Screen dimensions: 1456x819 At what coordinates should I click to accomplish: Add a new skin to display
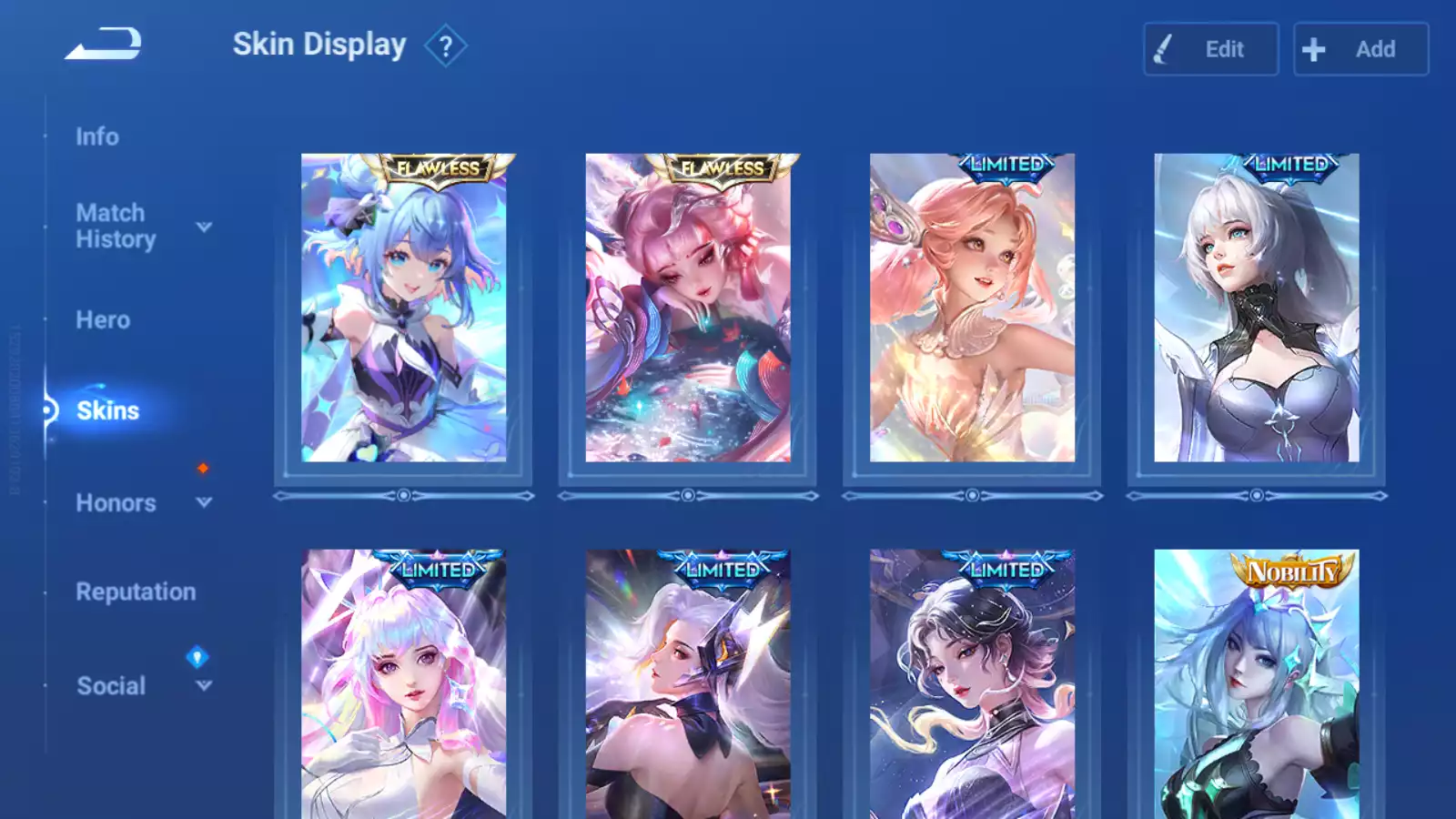[1360, 49]
